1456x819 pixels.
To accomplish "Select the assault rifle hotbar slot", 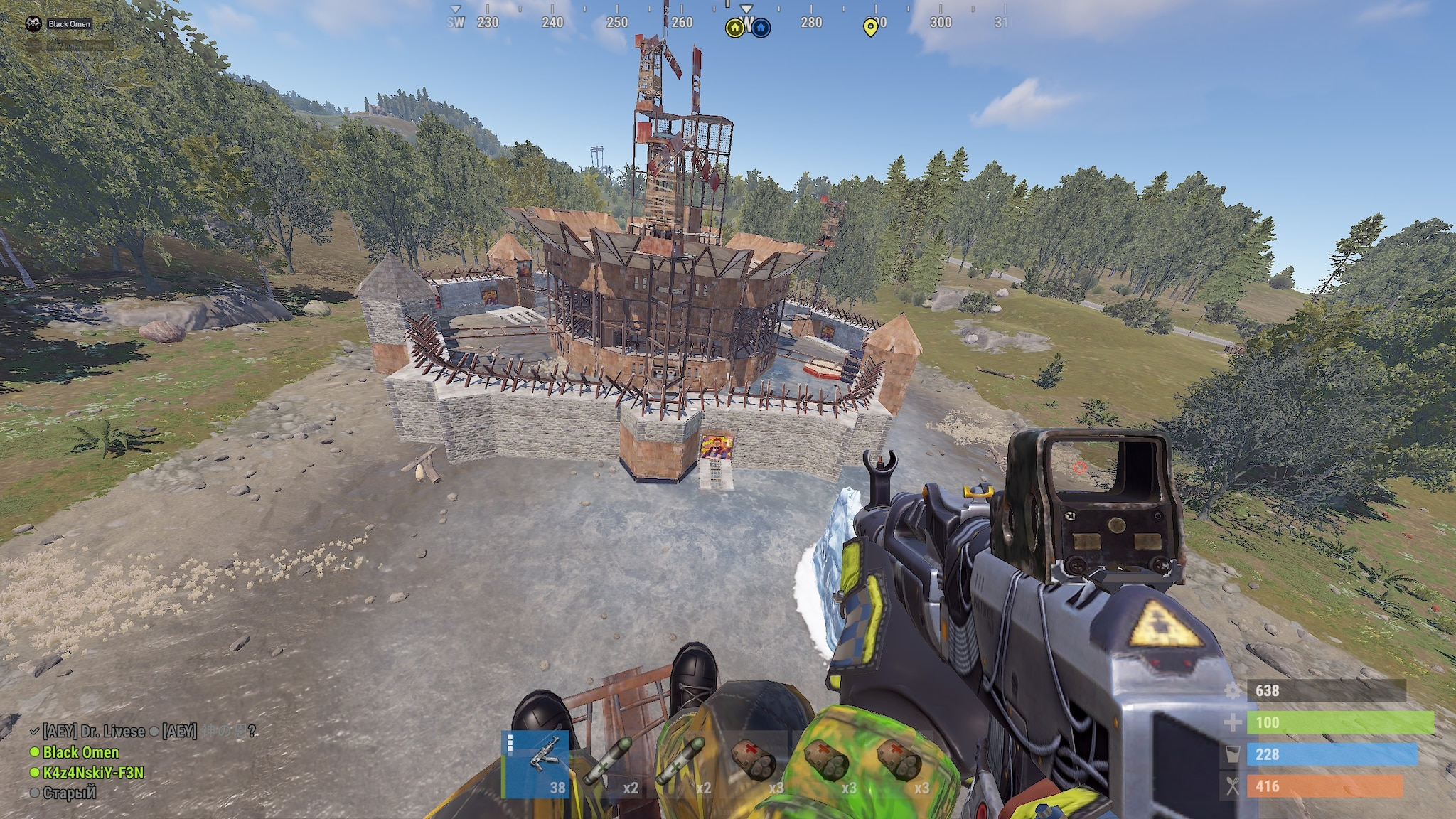I will 536,765.
